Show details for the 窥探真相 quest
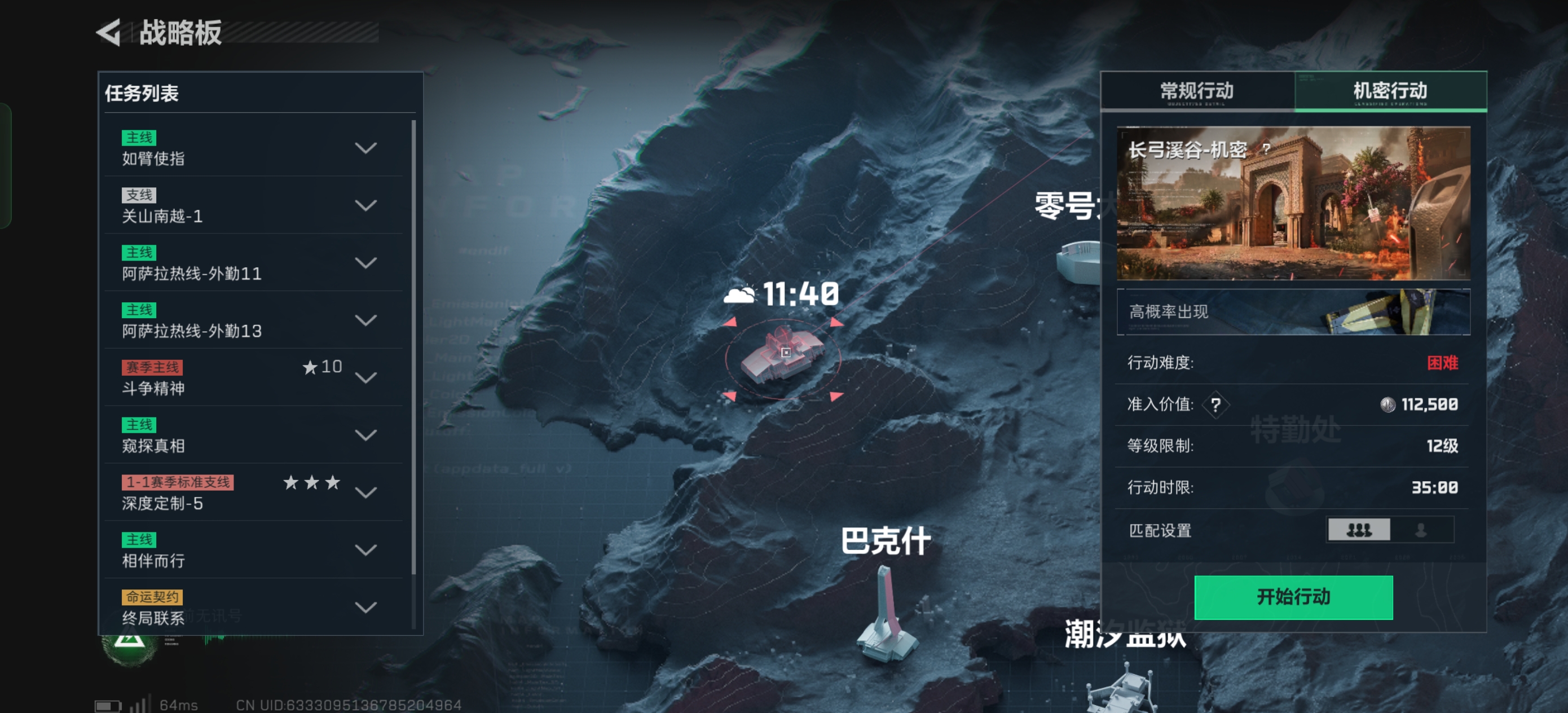 pyautogui.click(x=365, y=435)
